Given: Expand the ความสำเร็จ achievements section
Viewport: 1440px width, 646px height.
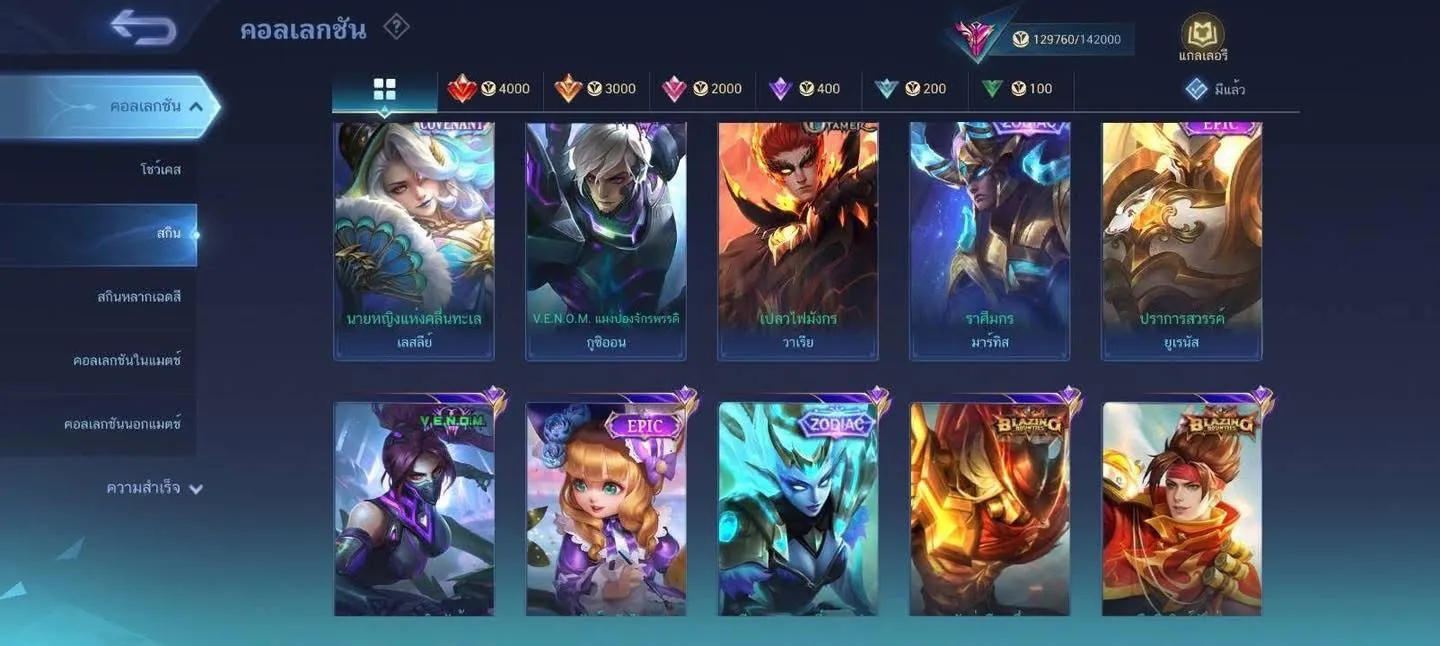Looking at the screenshot, I should pyautogui.click(x=155, y=488).
